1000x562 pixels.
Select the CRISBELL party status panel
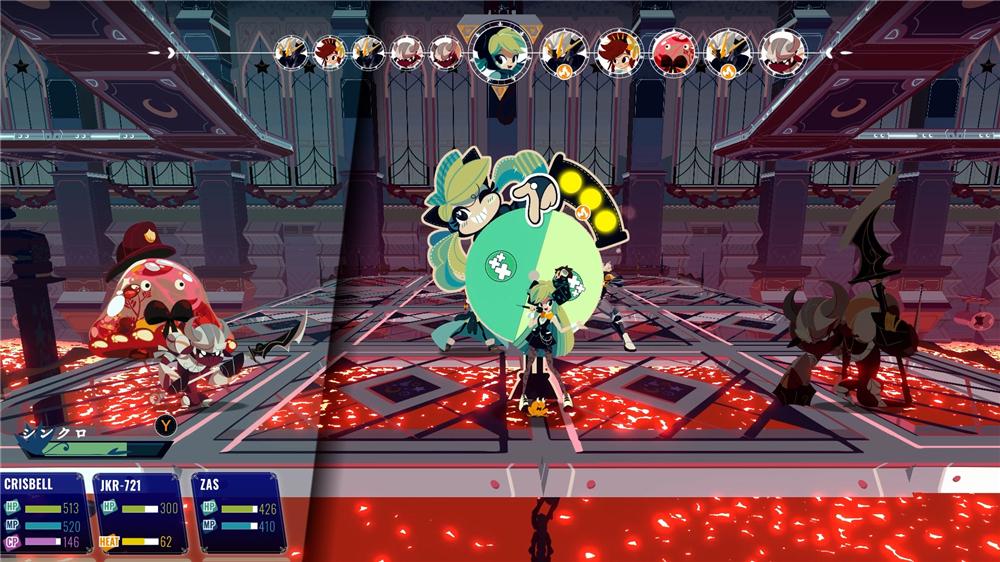[x=43, y=512]
